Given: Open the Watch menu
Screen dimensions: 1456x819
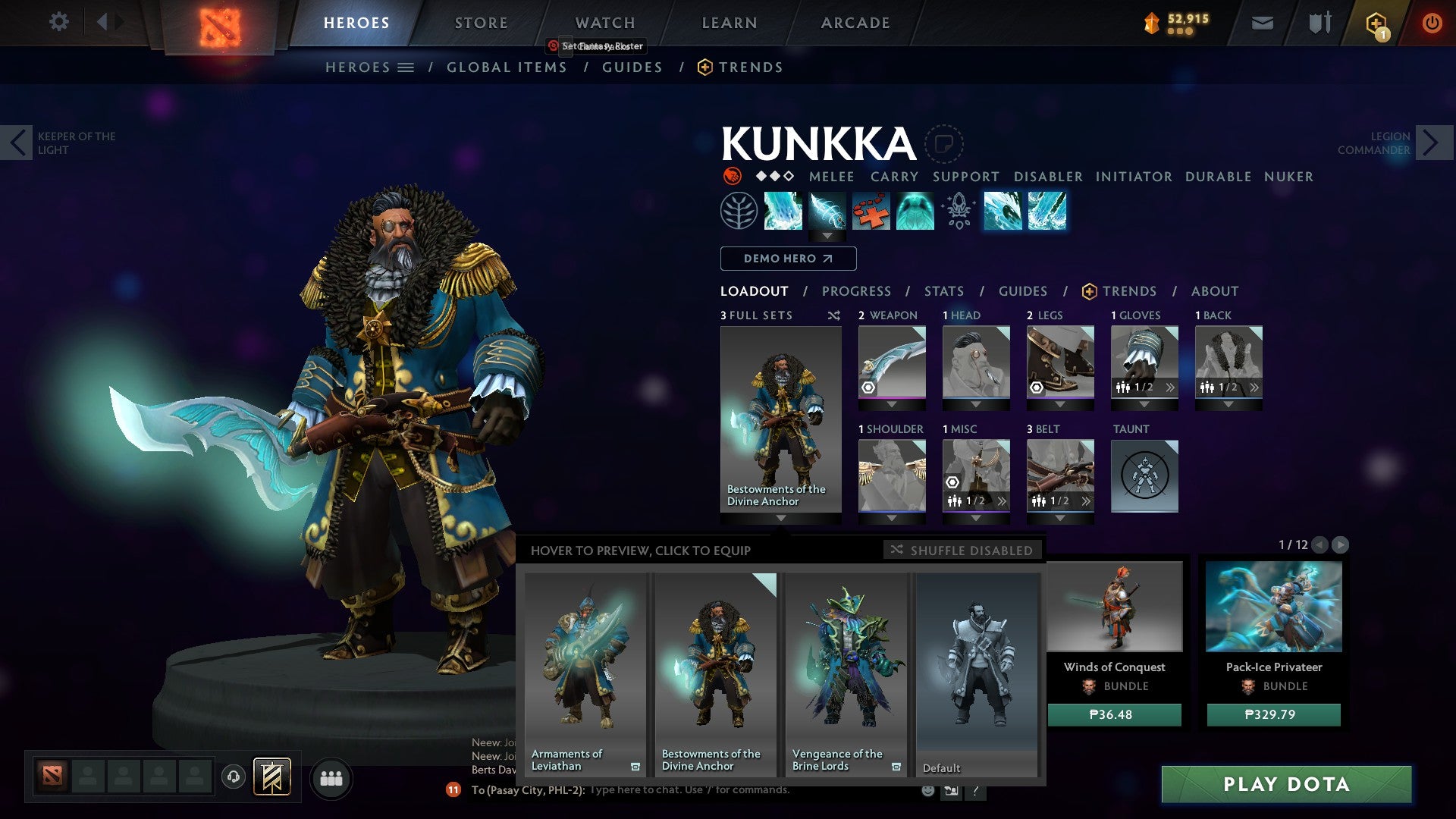Looking at the screenshot, I should (x=604, y=22).
